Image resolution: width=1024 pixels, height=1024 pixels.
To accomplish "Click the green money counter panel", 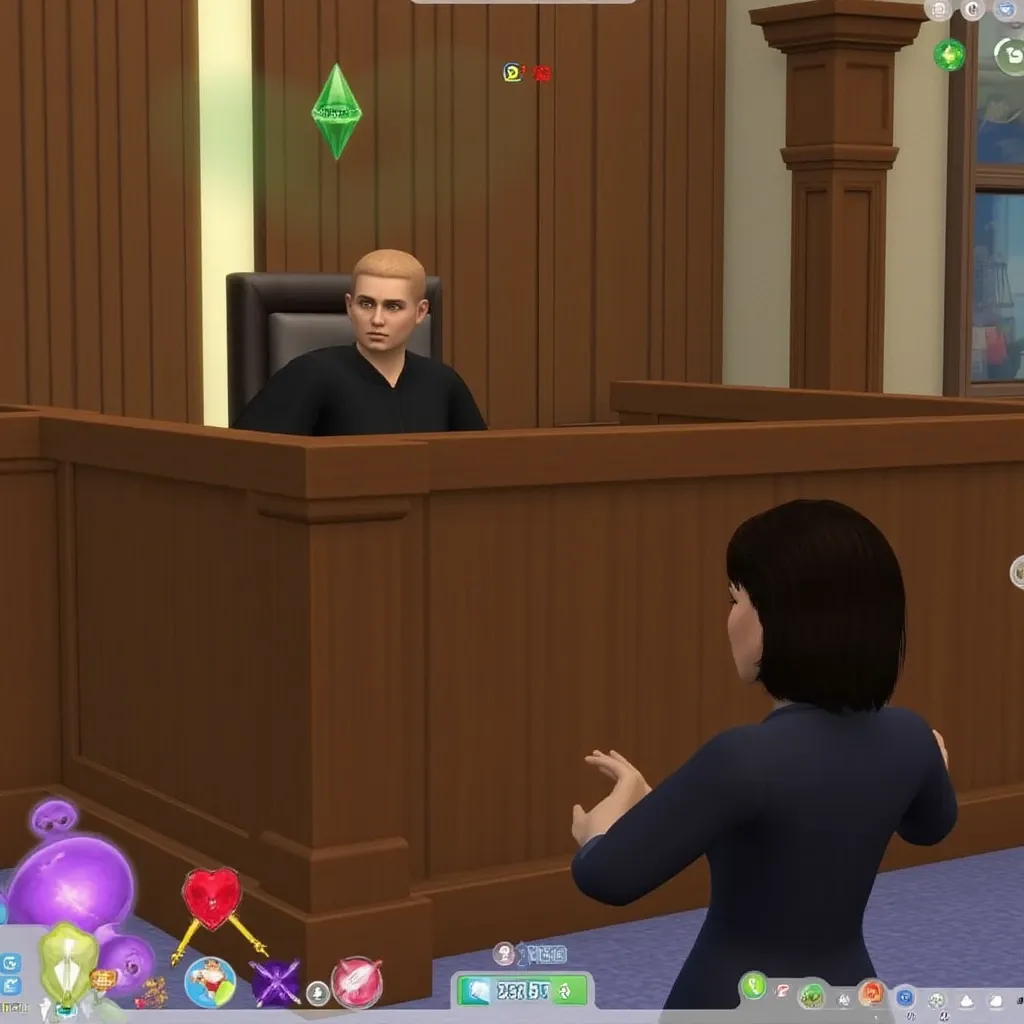I will click(522, 991).
